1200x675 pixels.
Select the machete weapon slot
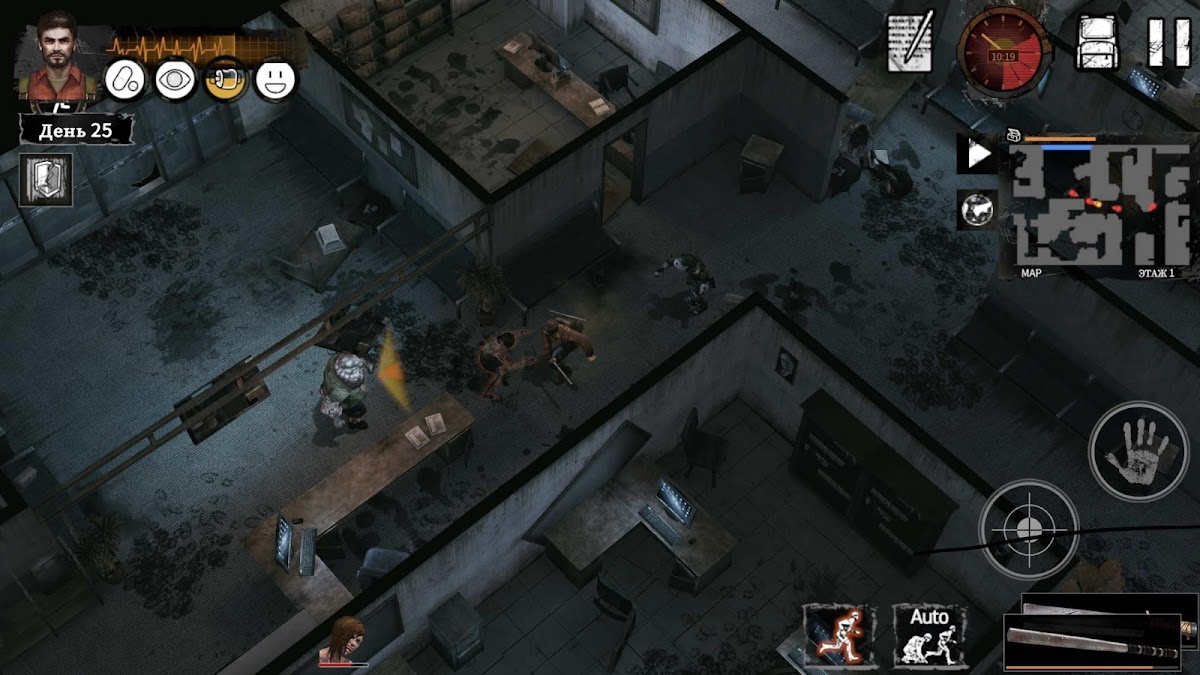(1100, 632)
